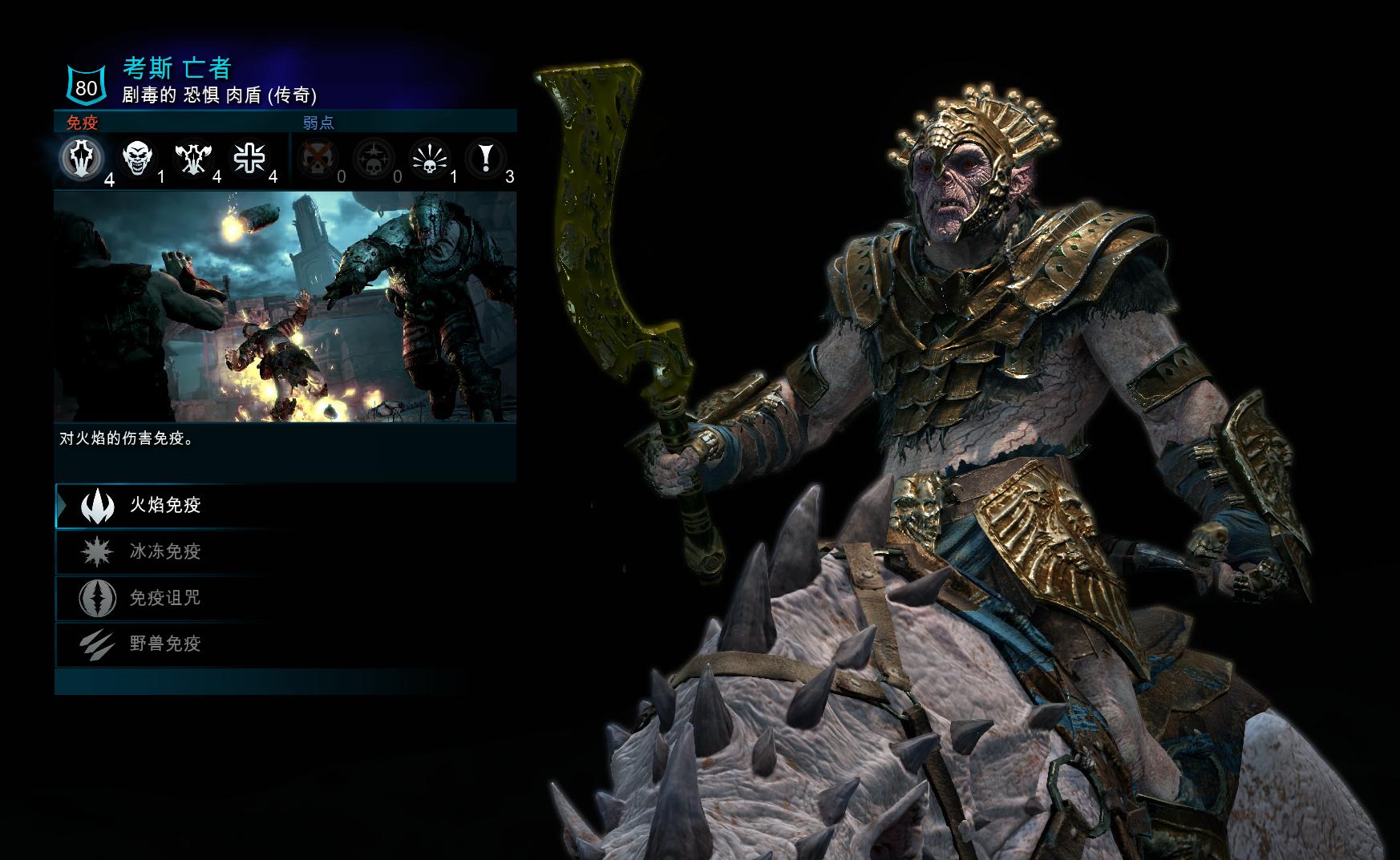Viewport: 1400px width, 860px height.
Task: Open the 免疫诅咒 curse immunity entry
Action: (165, 598)
